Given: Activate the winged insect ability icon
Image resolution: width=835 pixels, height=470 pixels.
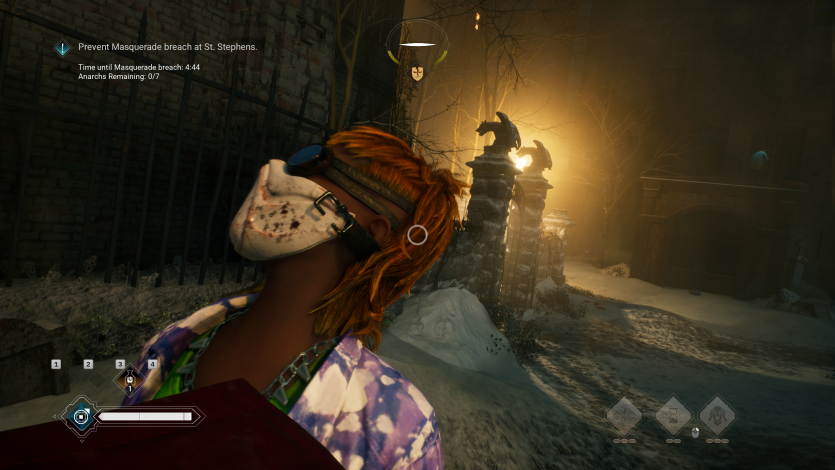Looking at the screenshot, I should pos(624,413).
